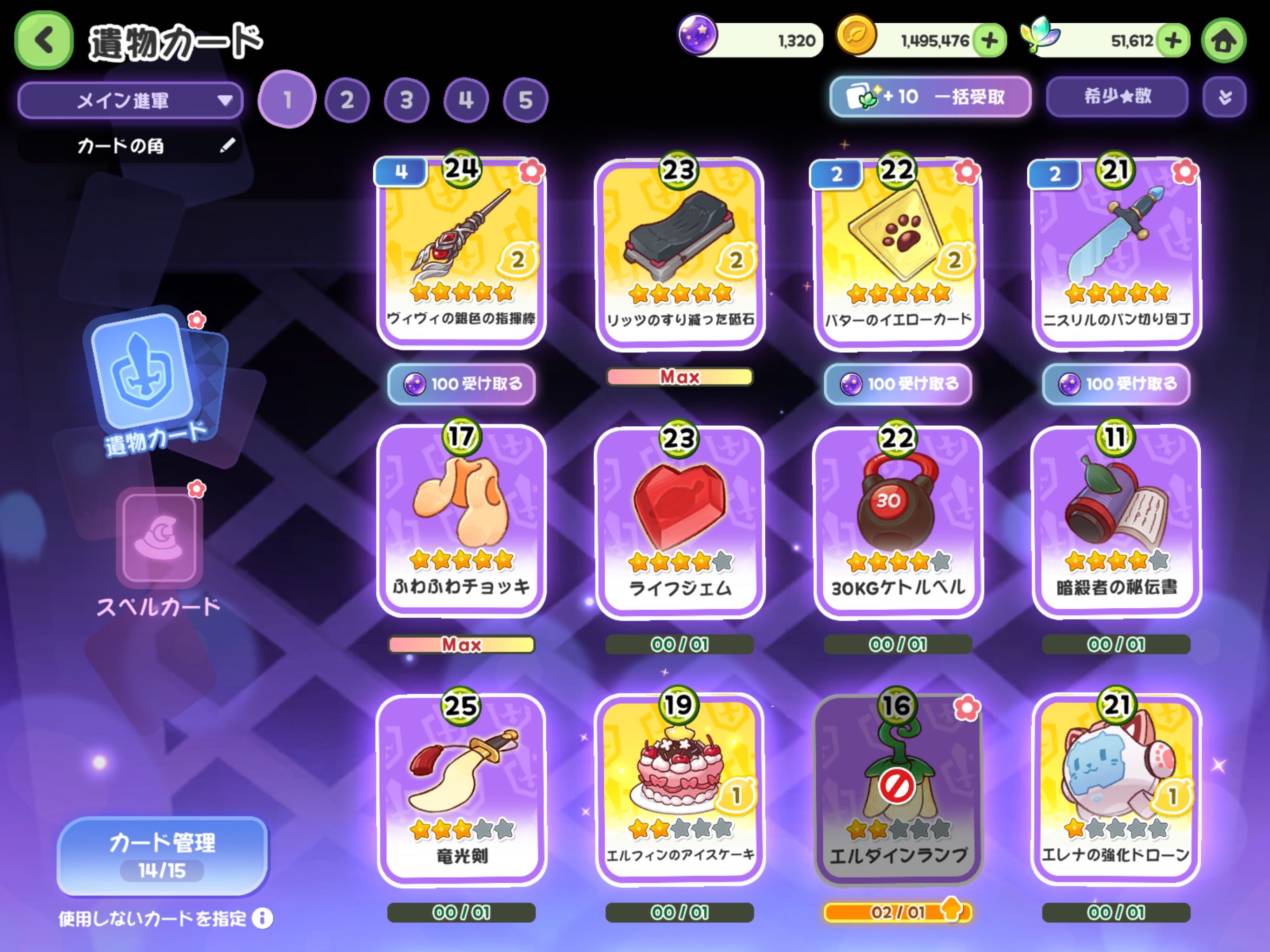Upgrade エルダインランプ via orange progress bar

(x=898, y=912)
